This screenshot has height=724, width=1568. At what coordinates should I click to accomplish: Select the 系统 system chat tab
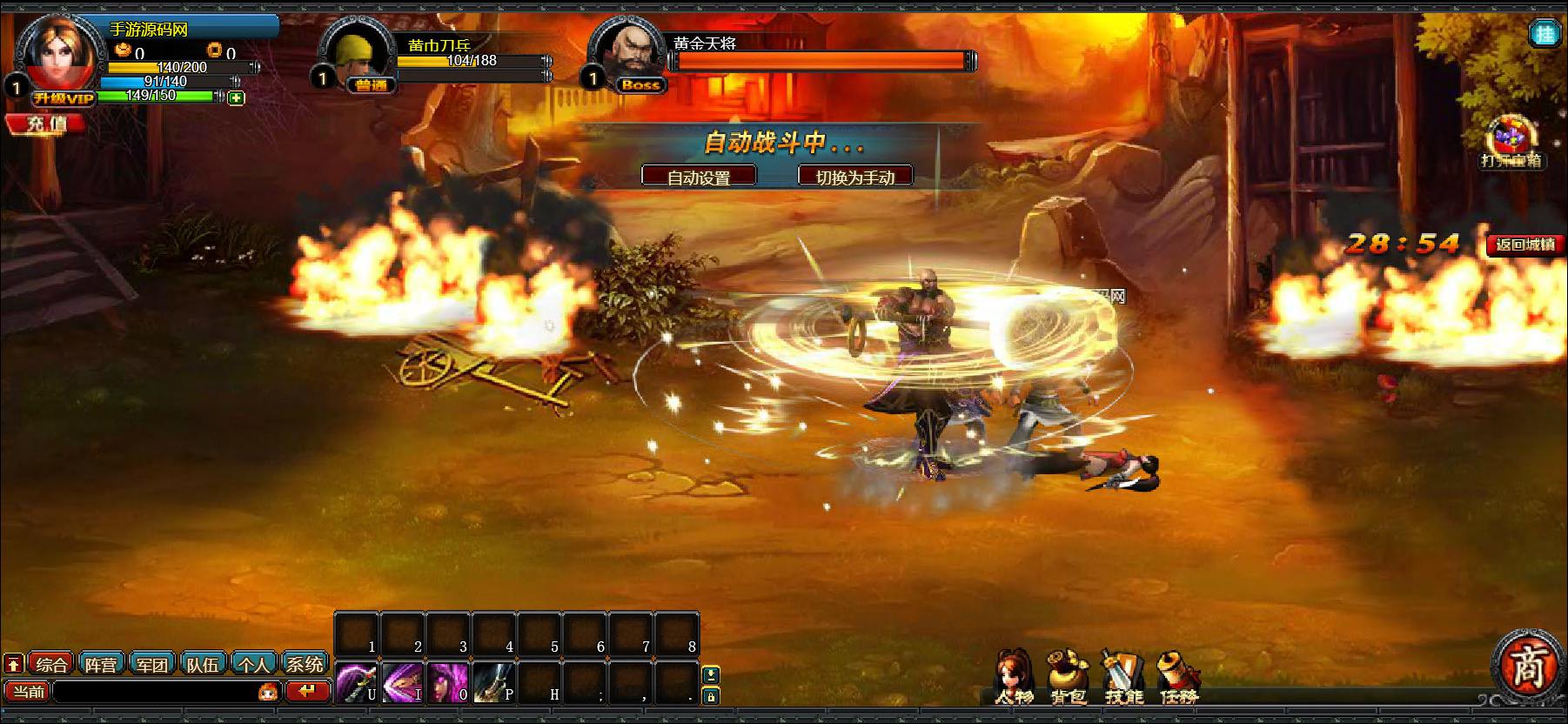tap(305, 665)
